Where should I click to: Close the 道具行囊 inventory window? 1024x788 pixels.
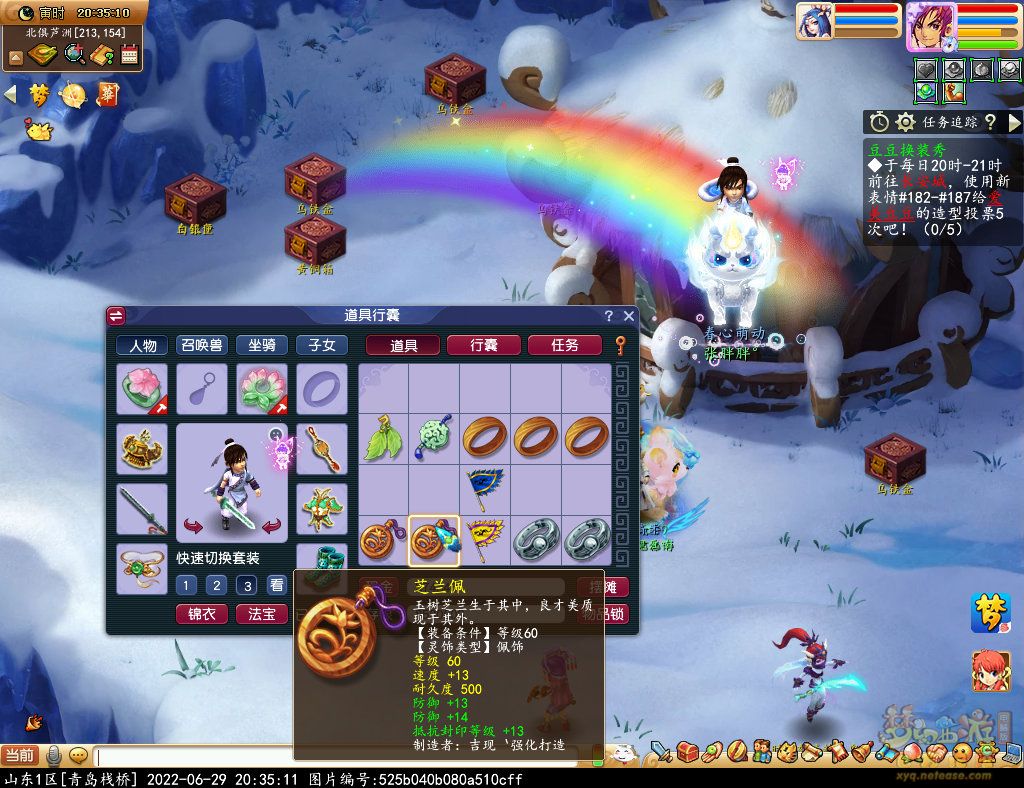629,316
